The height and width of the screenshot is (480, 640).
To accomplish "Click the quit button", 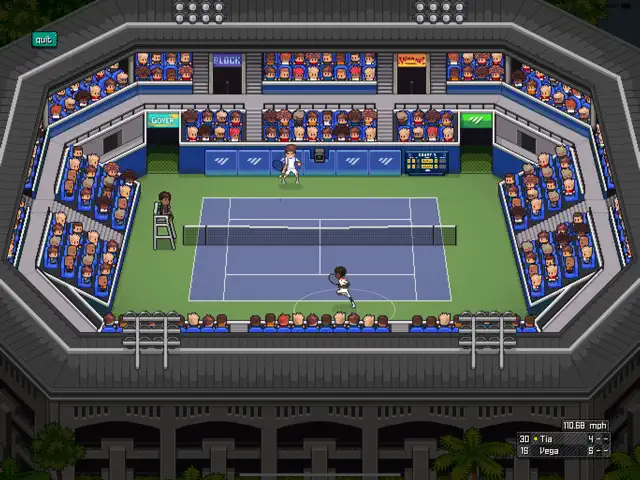I will [x=43, y=40].
